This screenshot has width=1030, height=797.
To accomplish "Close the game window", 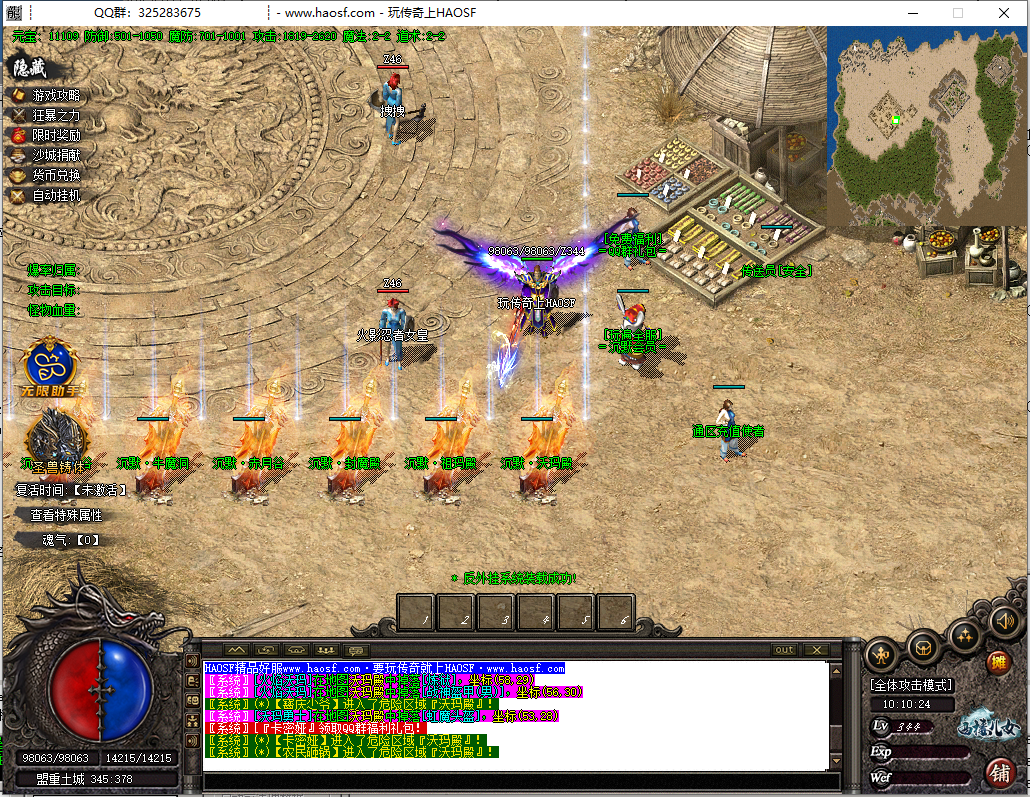I will pos(1003,13).
